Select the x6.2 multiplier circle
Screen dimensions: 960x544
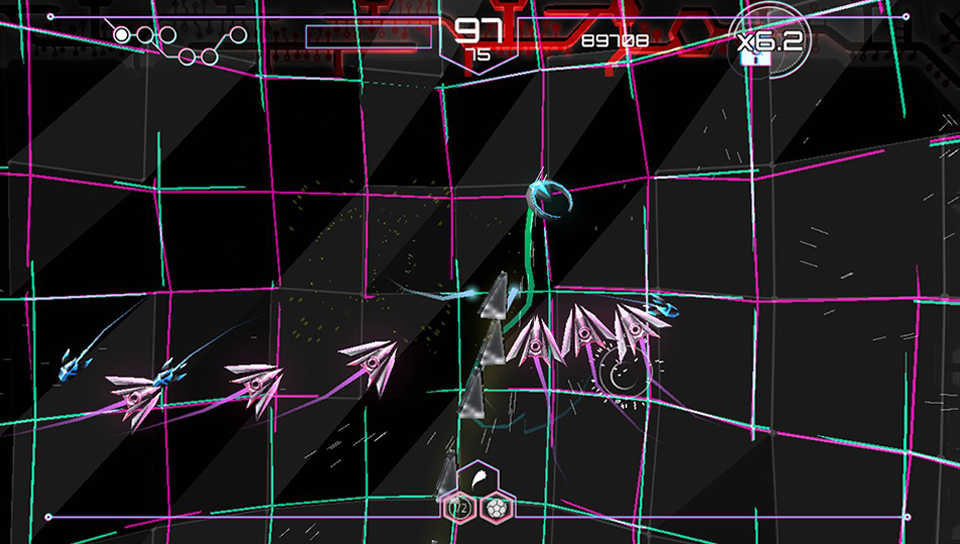768,42
